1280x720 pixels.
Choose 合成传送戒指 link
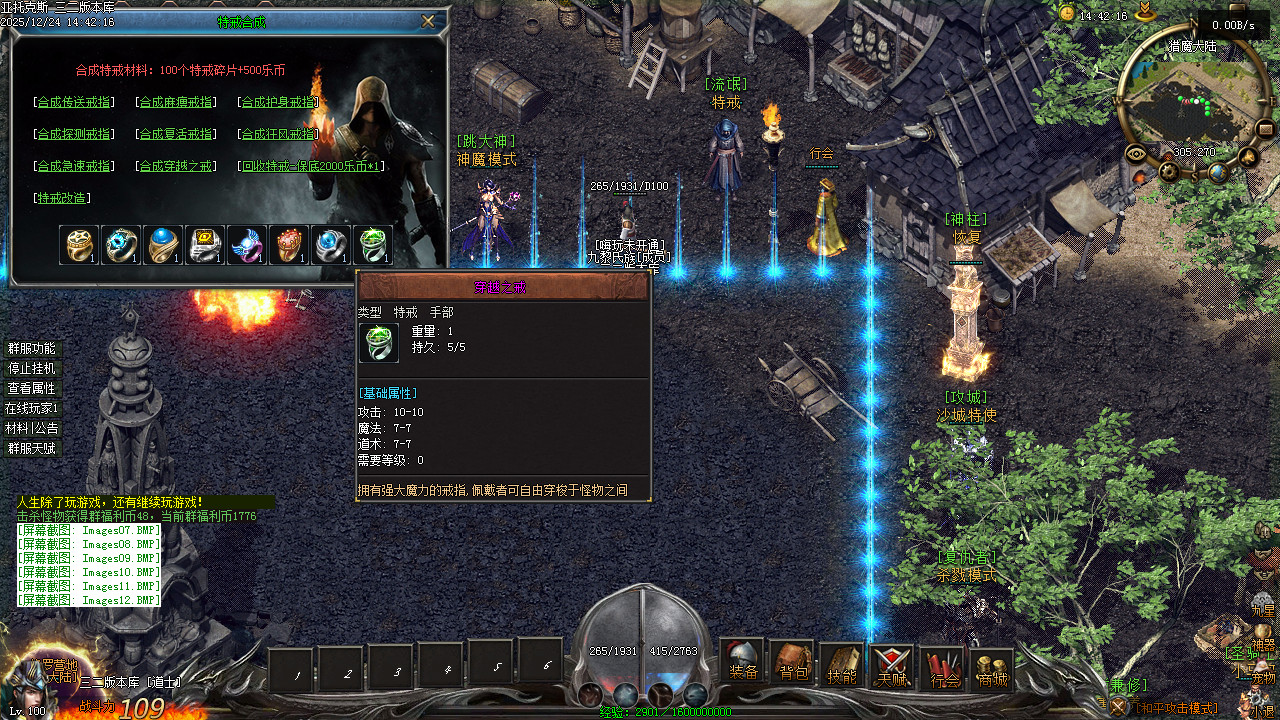(74, 102)
